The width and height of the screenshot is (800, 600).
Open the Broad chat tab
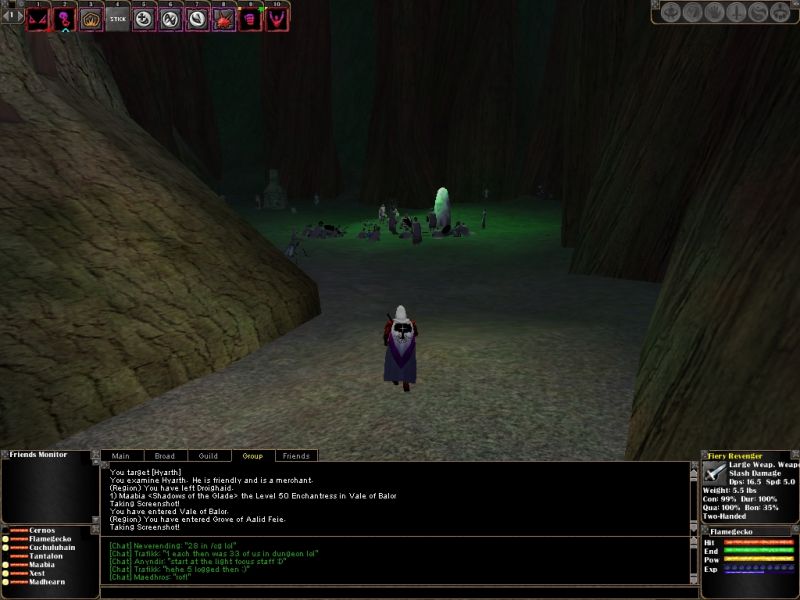point(164,456)
